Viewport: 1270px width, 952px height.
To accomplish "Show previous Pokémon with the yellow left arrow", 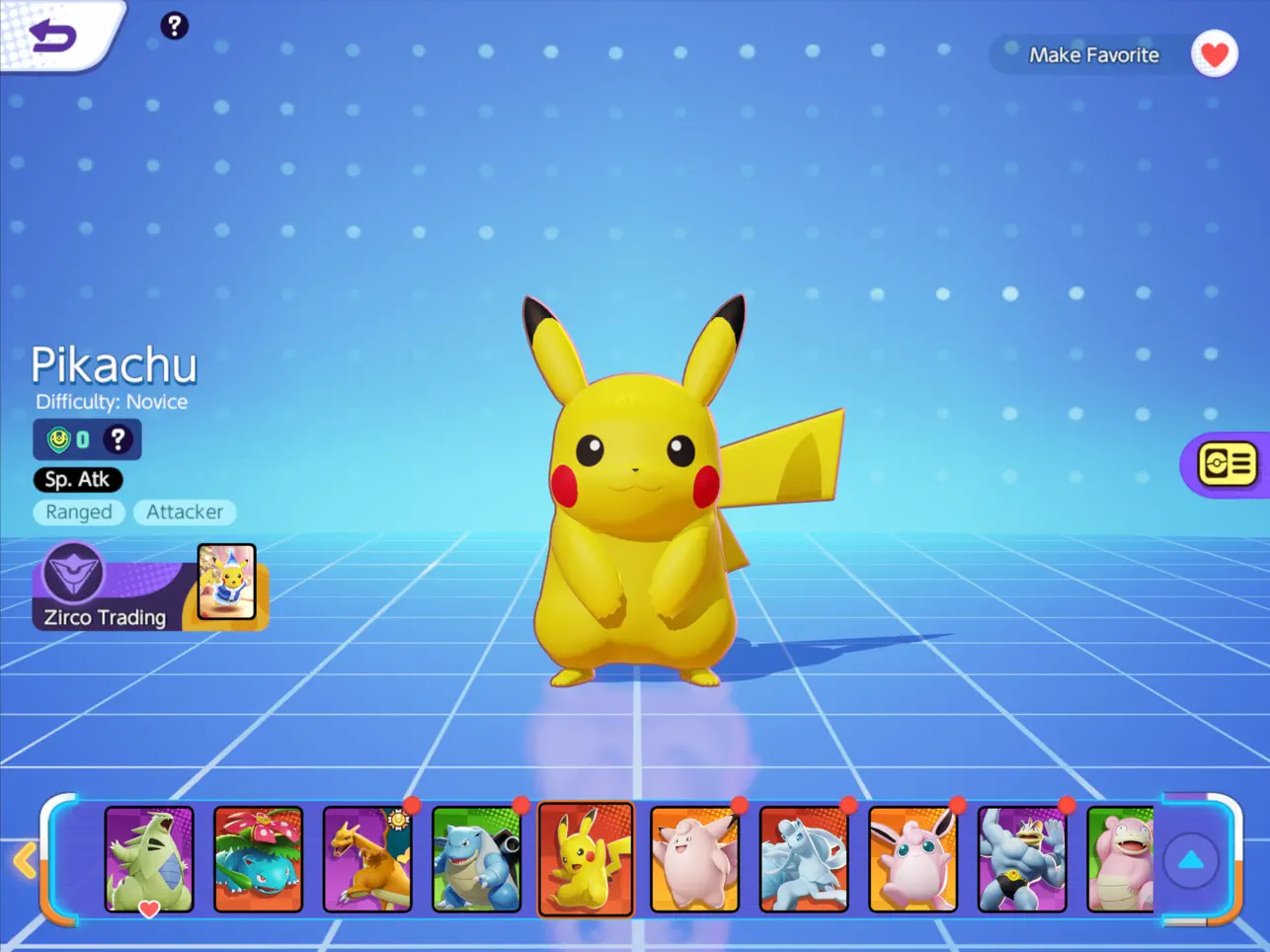I will point(25,860).
